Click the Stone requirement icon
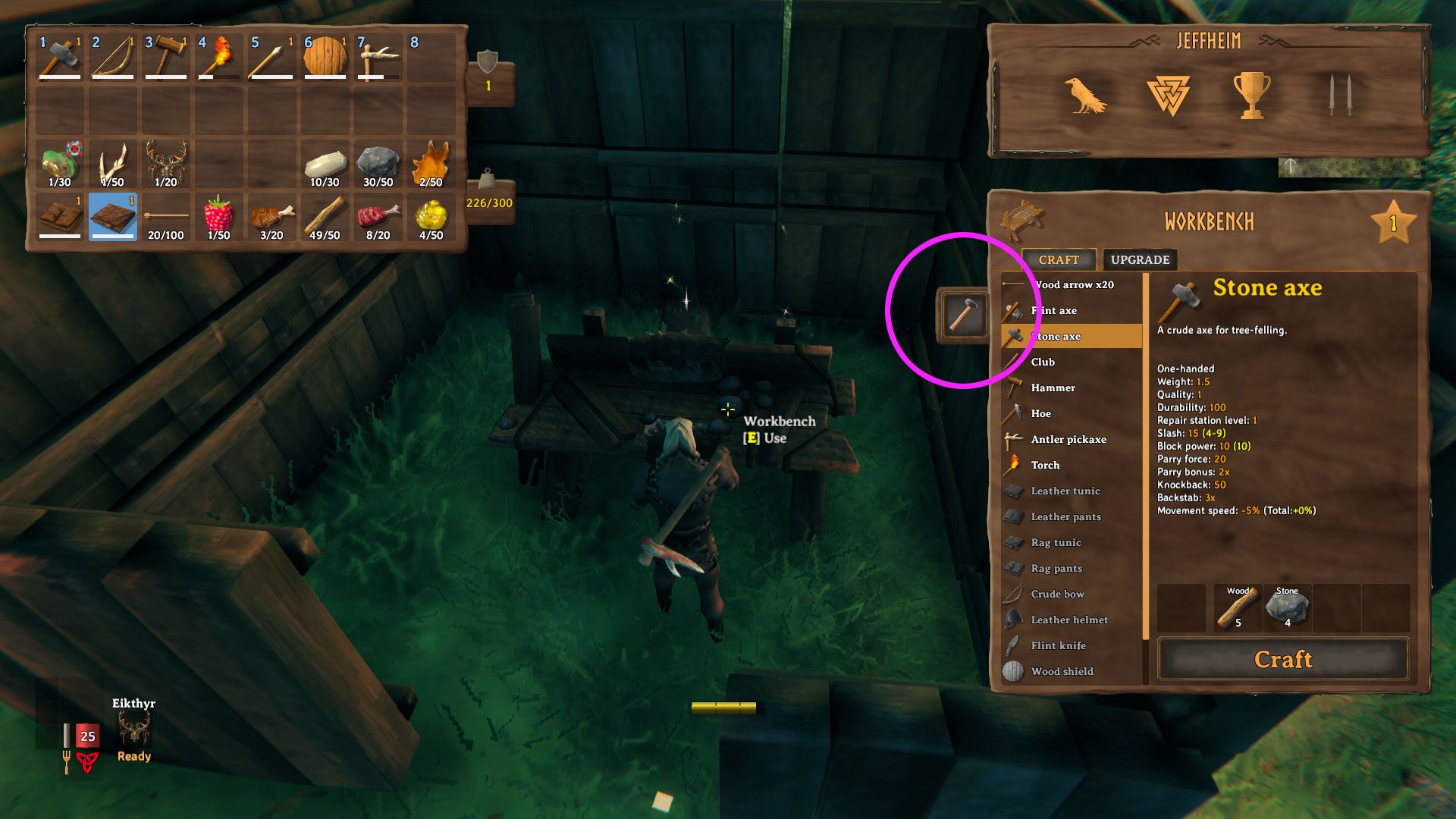 click(1286, 608)
